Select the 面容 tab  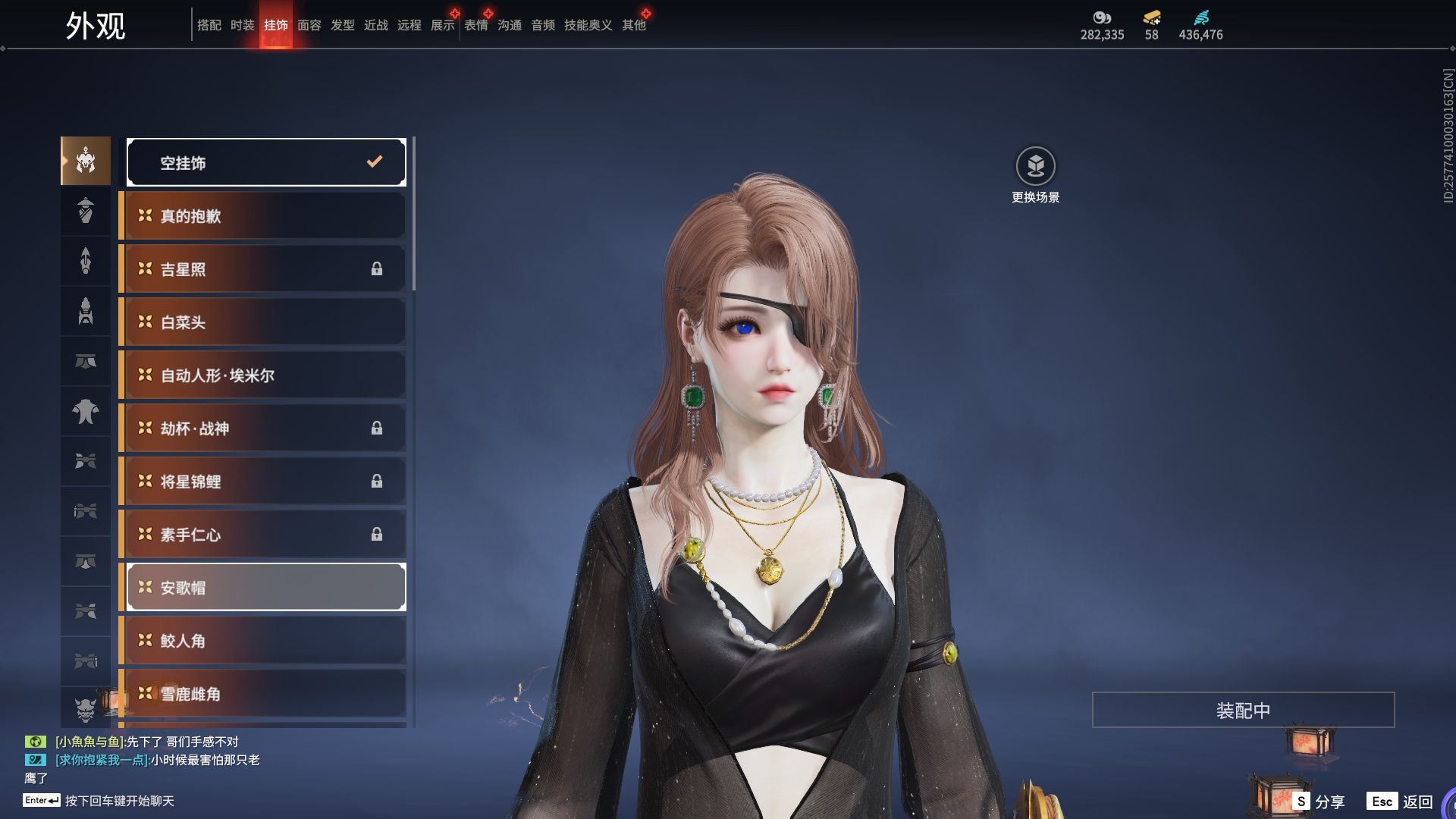tap(309, 25)
